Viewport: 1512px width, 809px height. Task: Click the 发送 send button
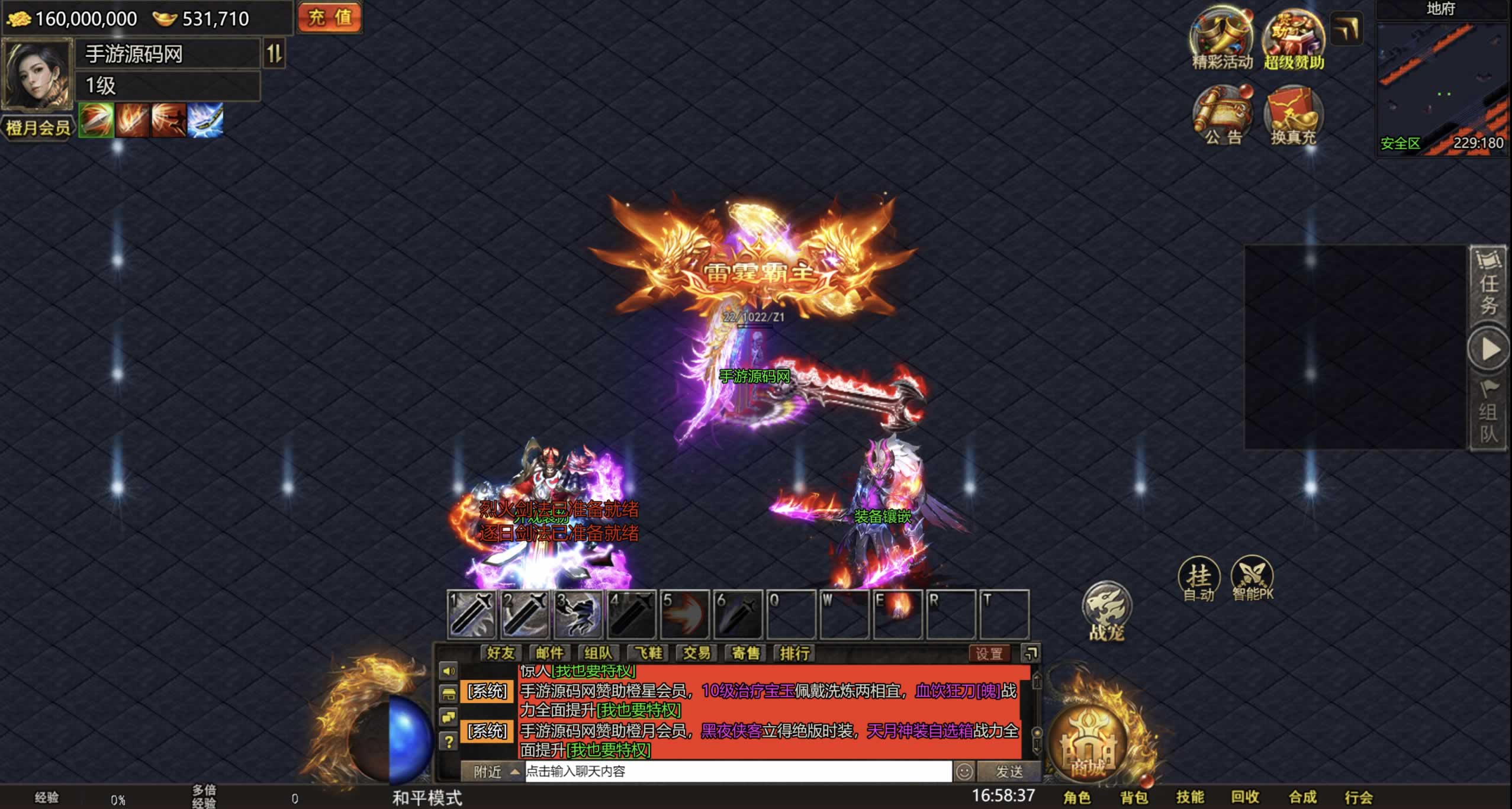coord(1009,771)
